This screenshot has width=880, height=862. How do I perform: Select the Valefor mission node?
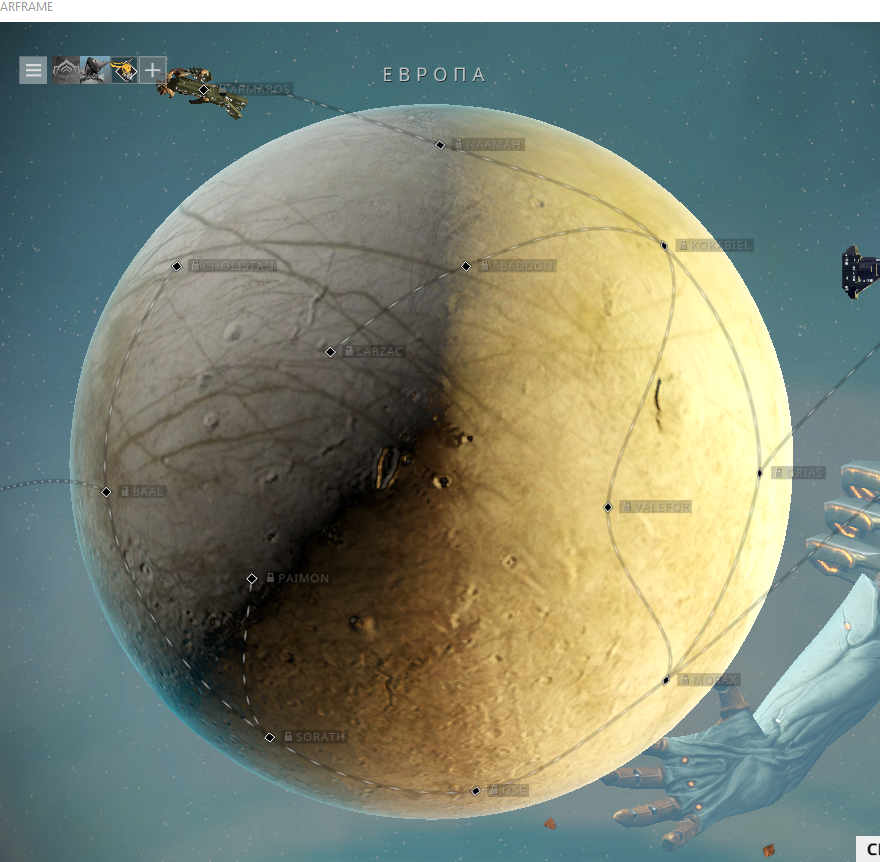point(608,508)
